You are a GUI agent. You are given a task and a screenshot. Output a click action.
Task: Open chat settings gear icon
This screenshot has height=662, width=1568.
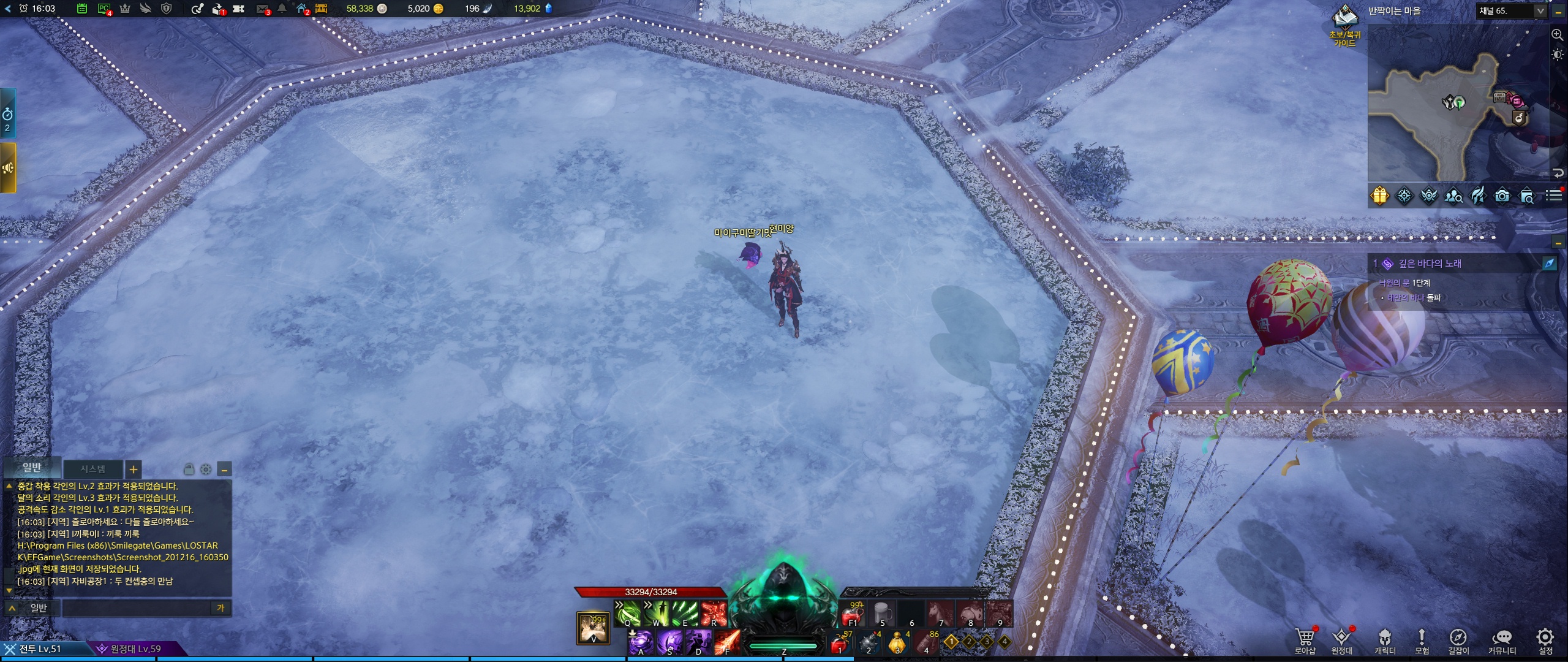click(x=206, y=470)
